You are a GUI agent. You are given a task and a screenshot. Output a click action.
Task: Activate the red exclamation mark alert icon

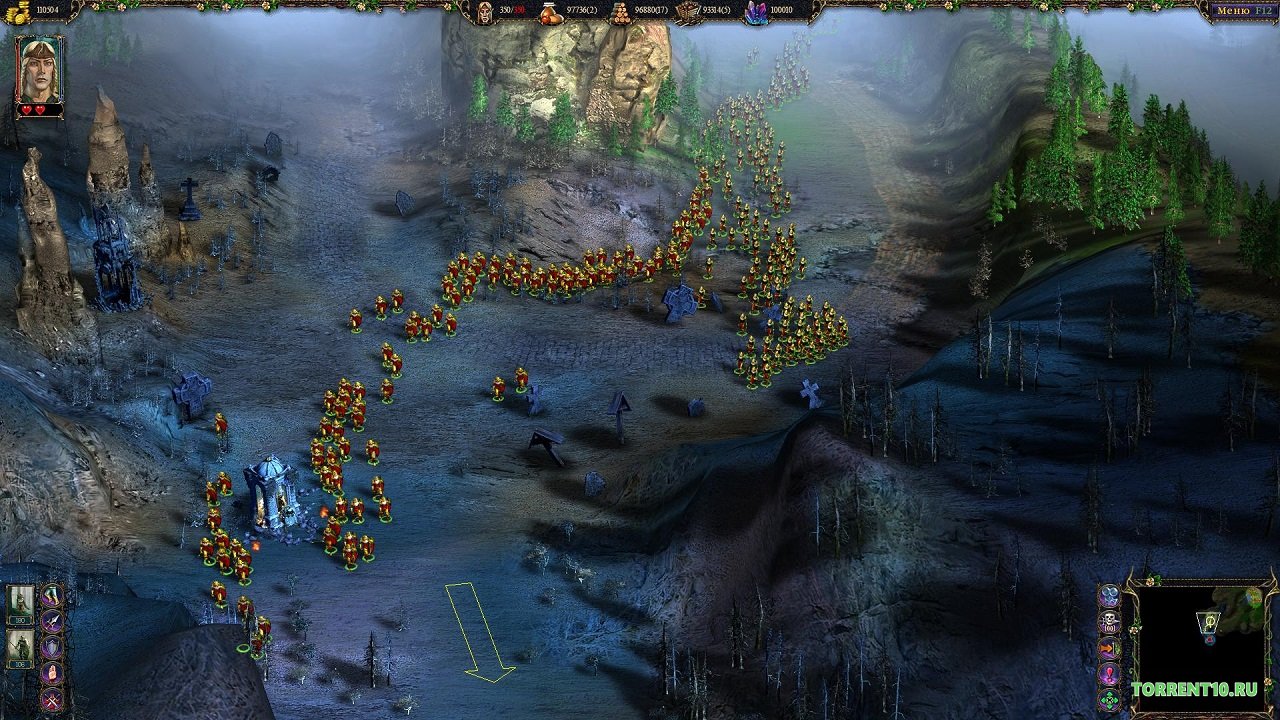pos(1109,674)
